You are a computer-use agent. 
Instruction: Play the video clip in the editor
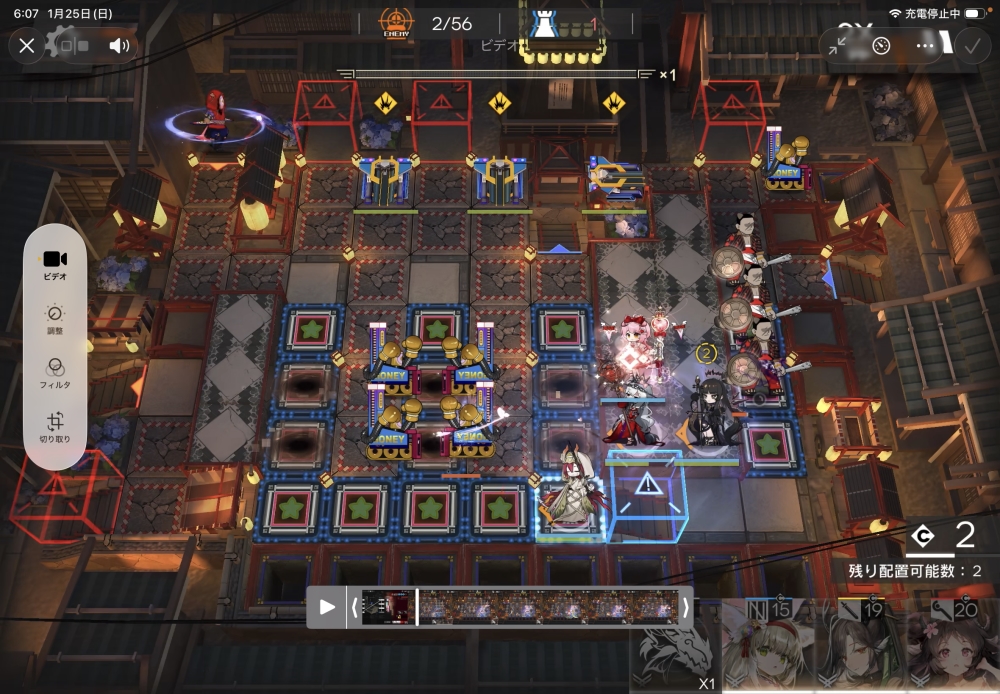point(327,607)
